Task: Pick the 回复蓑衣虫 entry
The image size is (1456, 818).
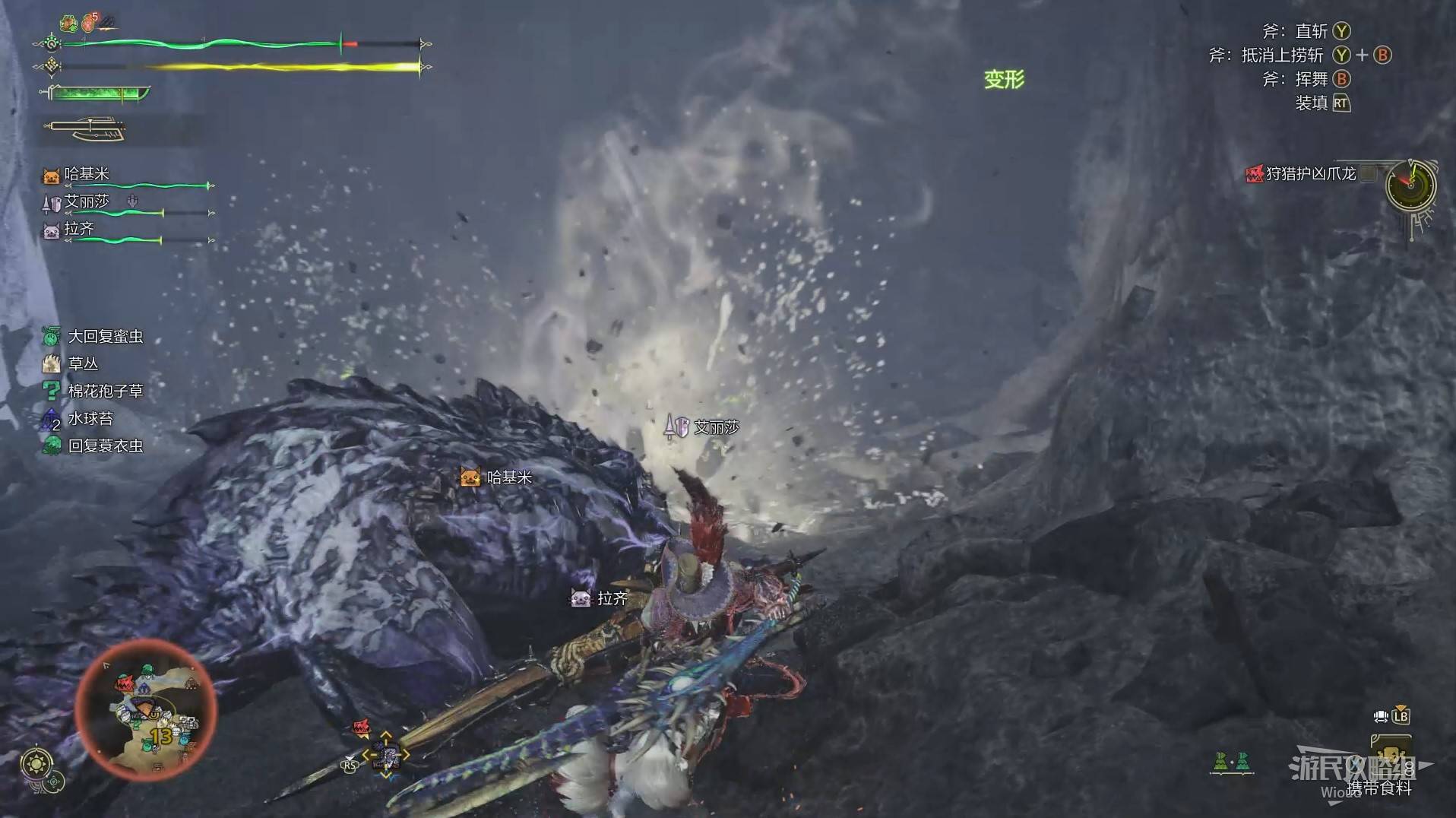Action: [105, 445]
